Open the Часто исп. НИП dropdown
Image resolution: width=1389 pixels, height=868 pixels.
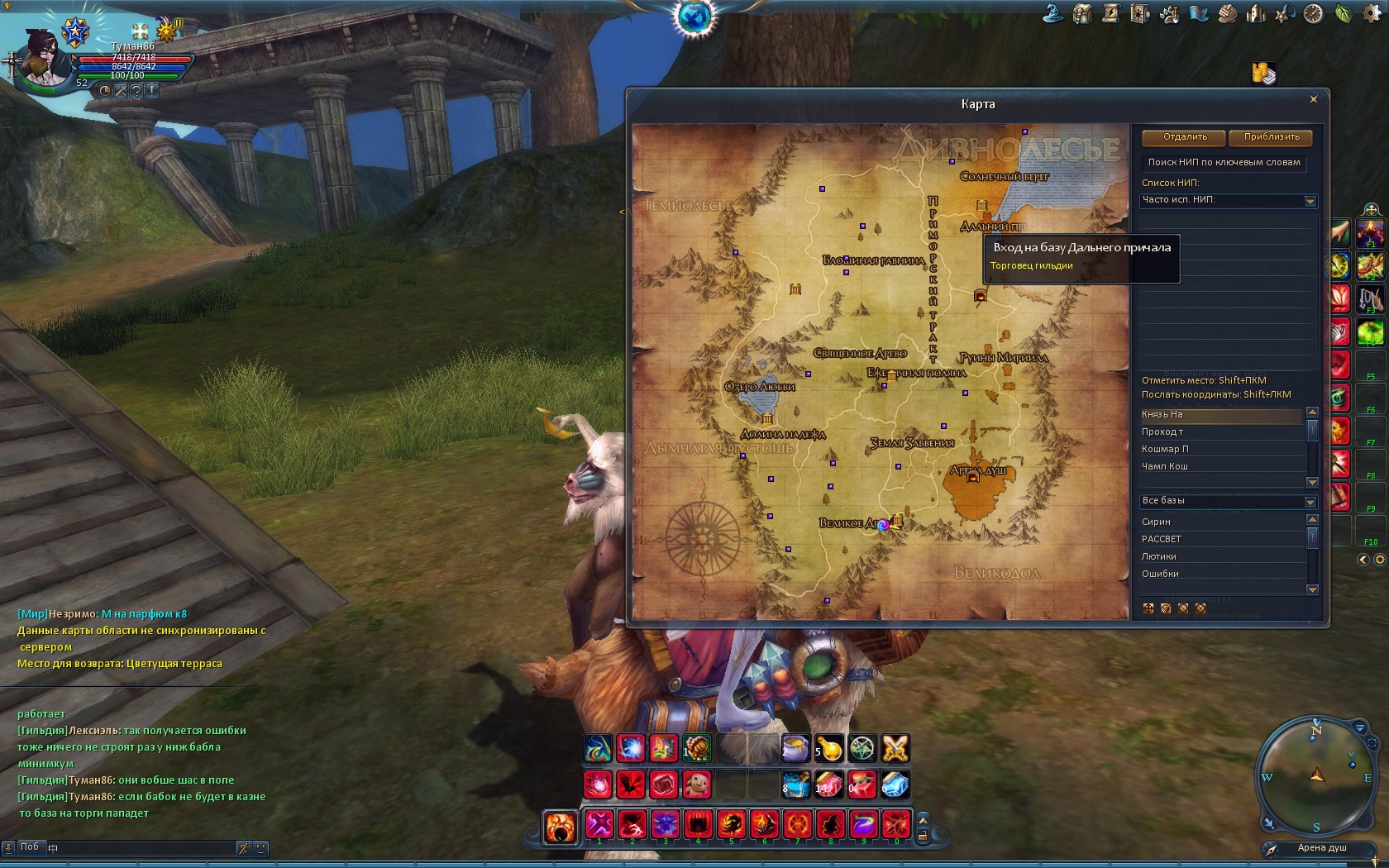pos(1310,201)
